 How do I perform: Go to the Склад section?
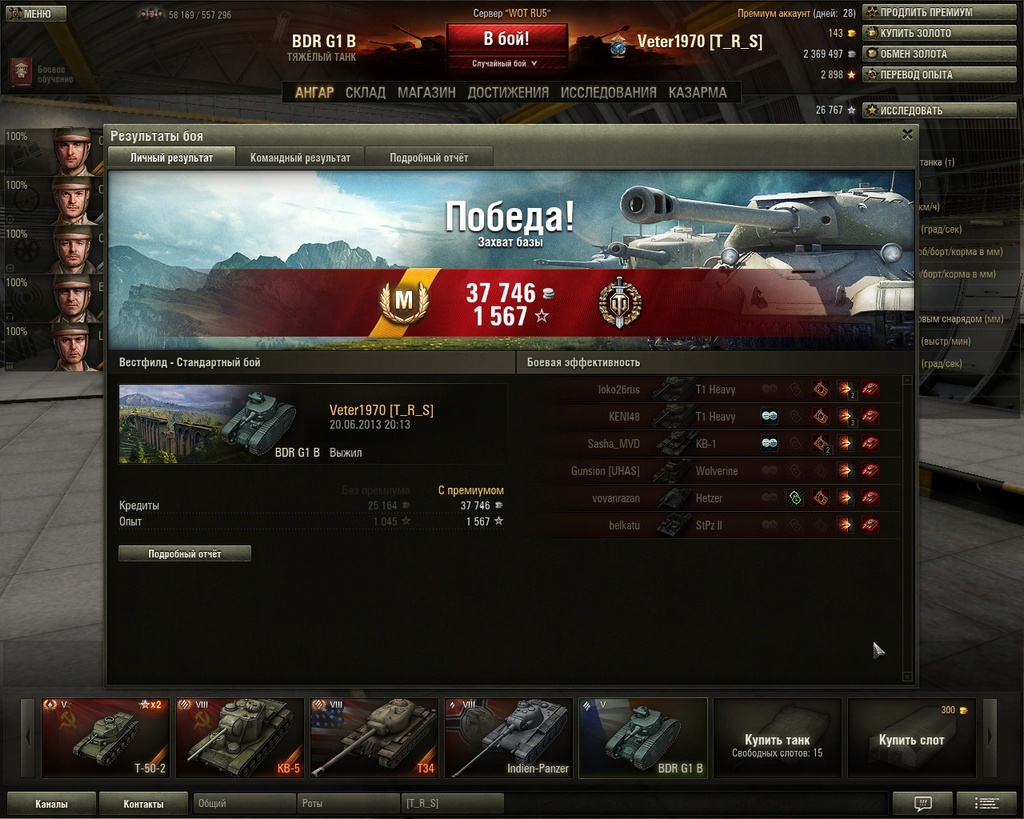(365, 92)
